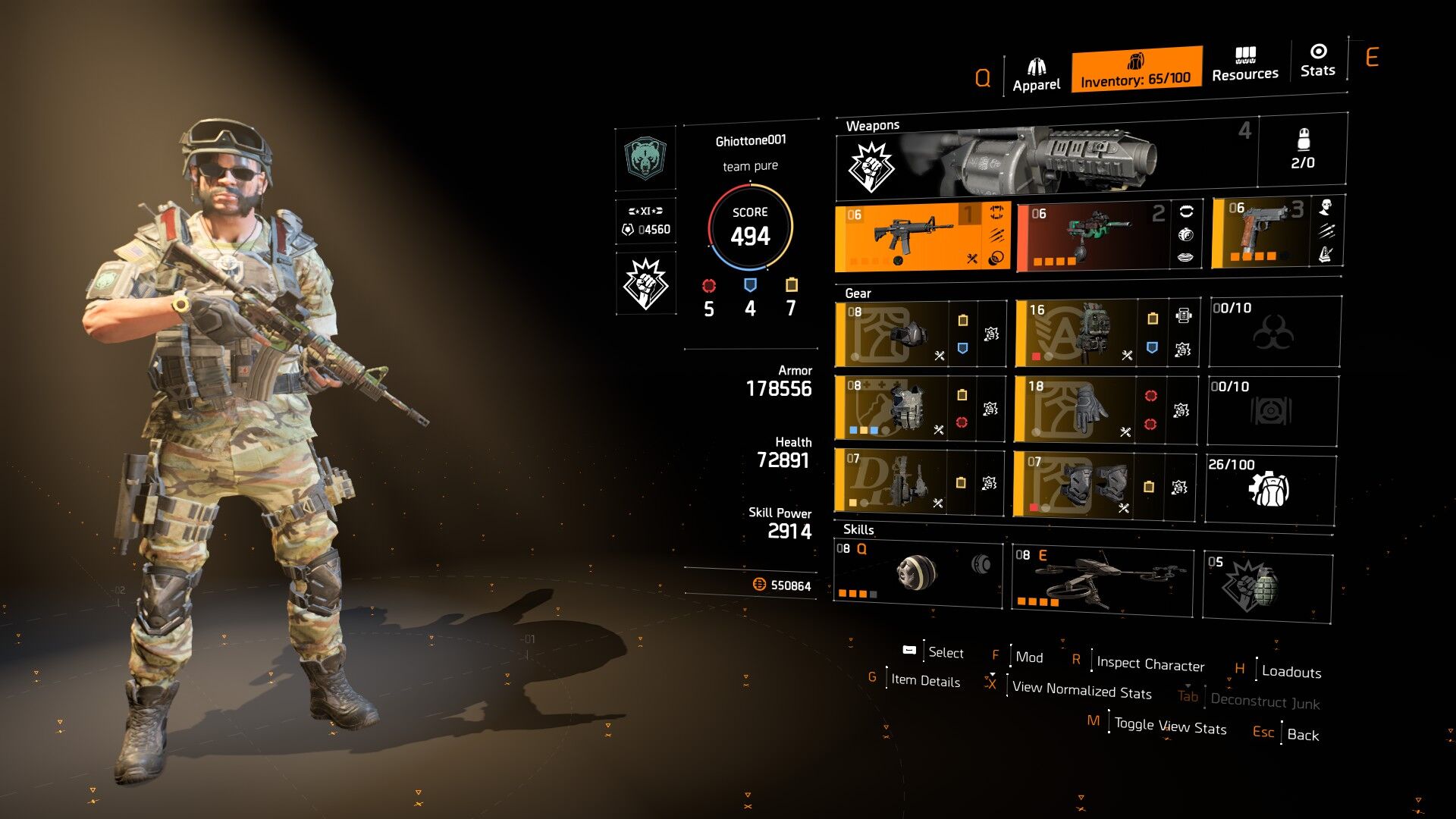Switch to the Resources tab

[1244, 64]
